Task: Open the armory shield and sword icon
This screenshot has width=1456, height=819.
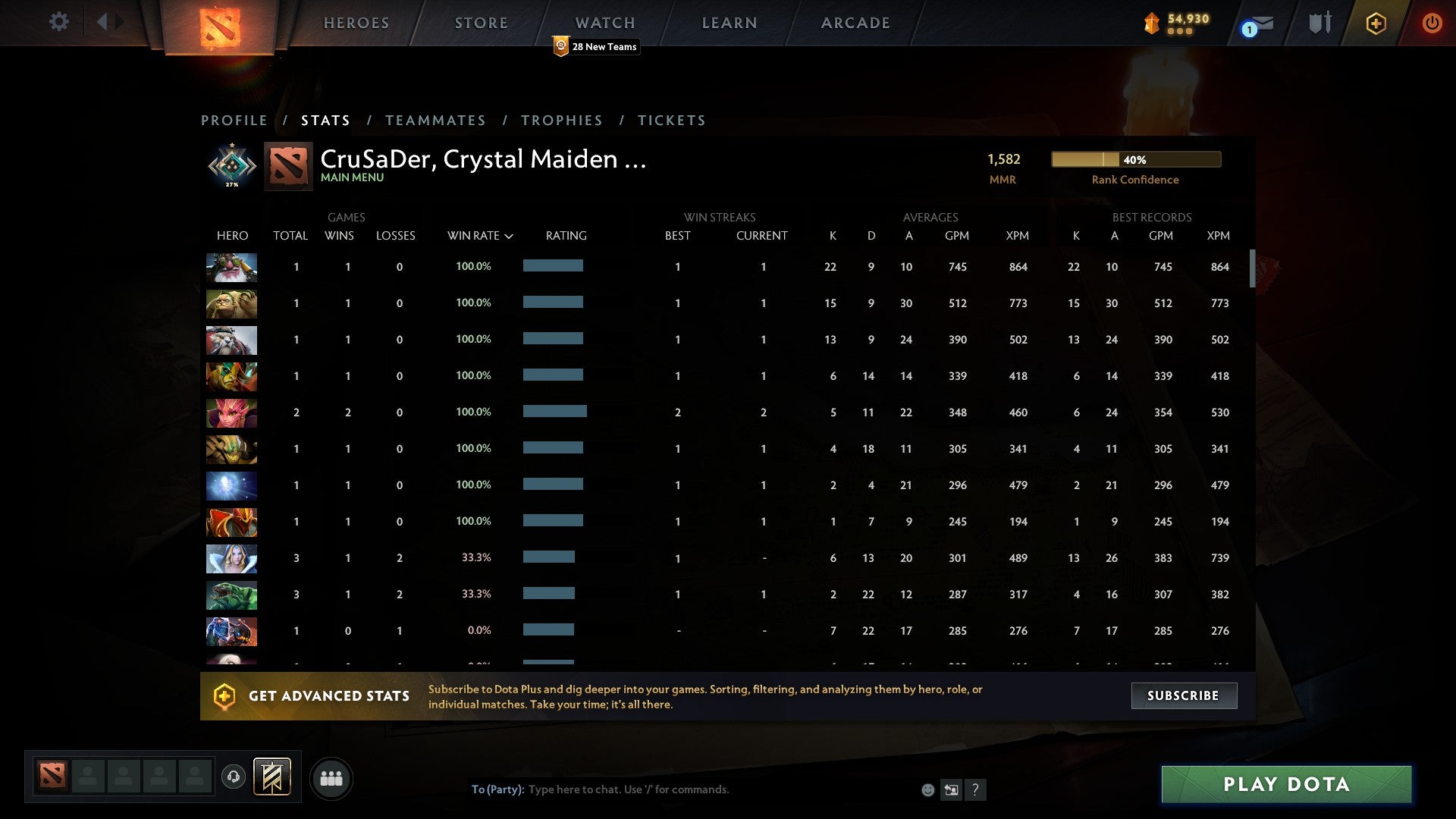Action: coord(1319,22)
